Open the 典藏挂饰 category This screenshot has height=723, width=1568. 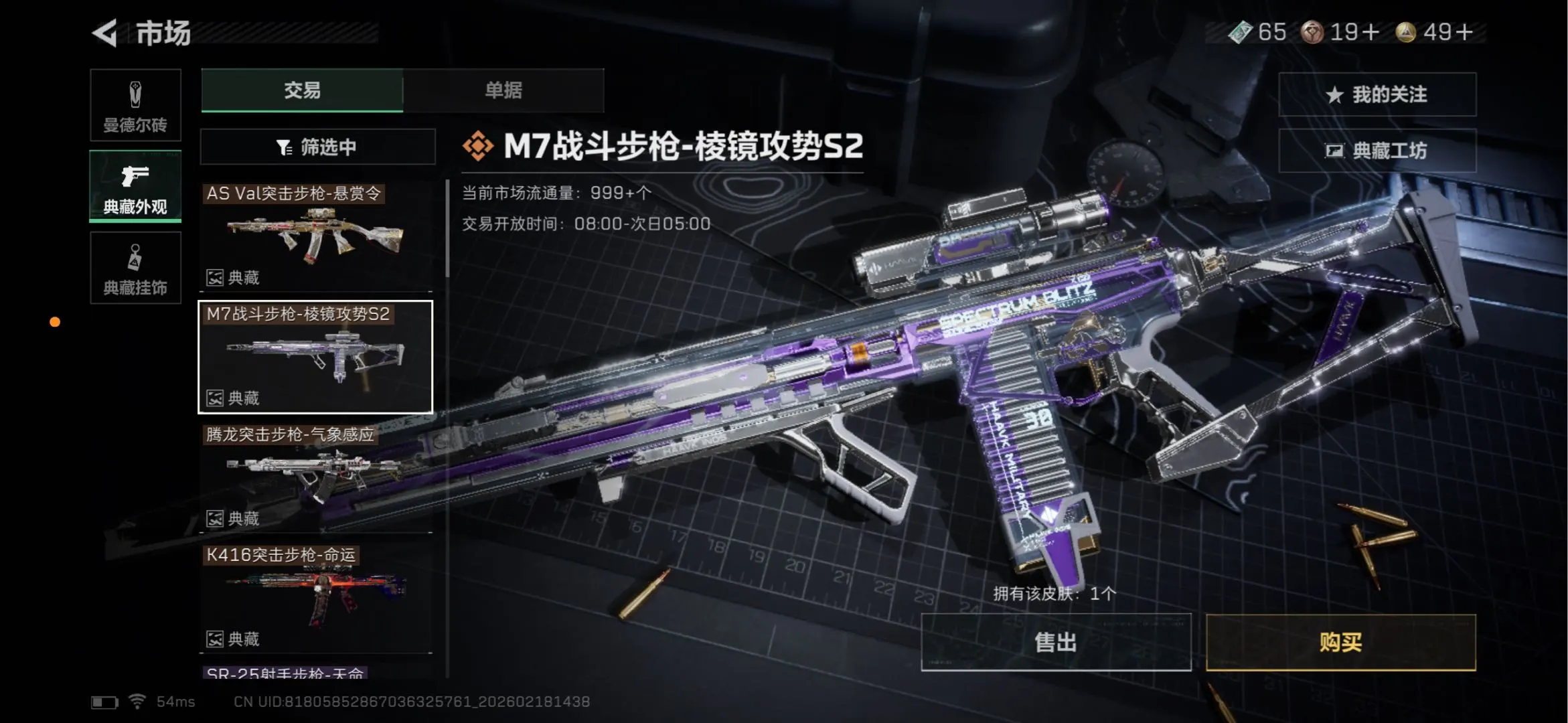click(x=135, y=268)
